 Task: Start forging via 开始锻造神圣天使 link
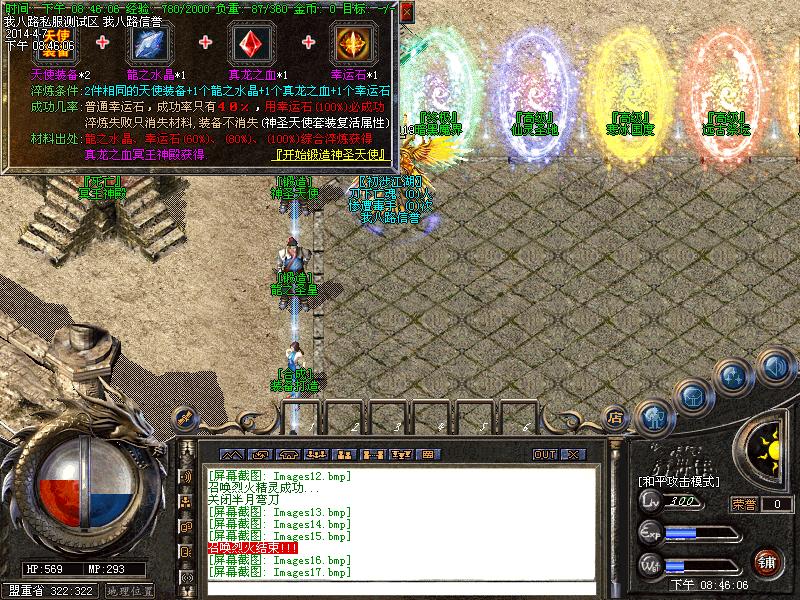click(332, 154)
